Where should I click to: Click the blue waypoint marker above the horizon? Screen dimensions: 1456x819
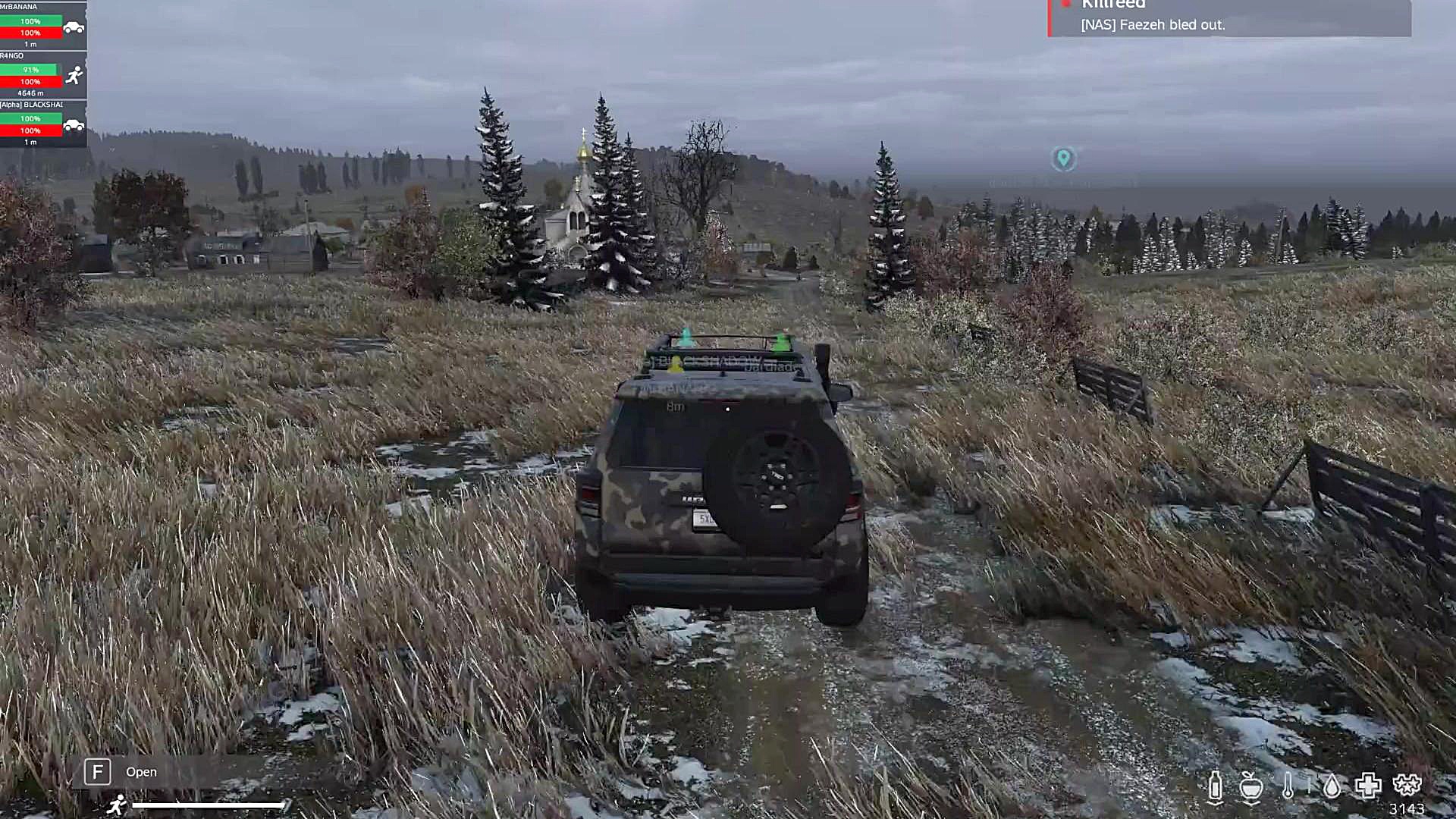1065,157
